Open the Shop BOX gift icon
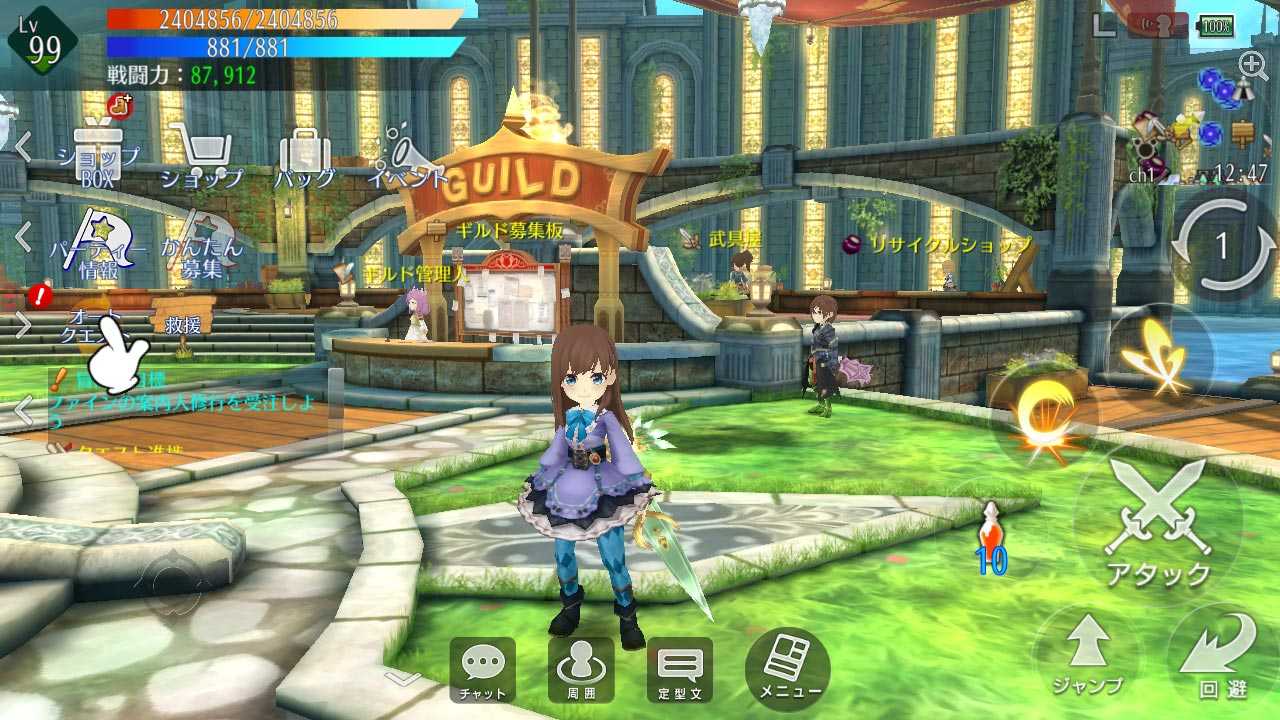Viewport: 1280px width, 720px height. pyautogui.click(x=97, y=155)
